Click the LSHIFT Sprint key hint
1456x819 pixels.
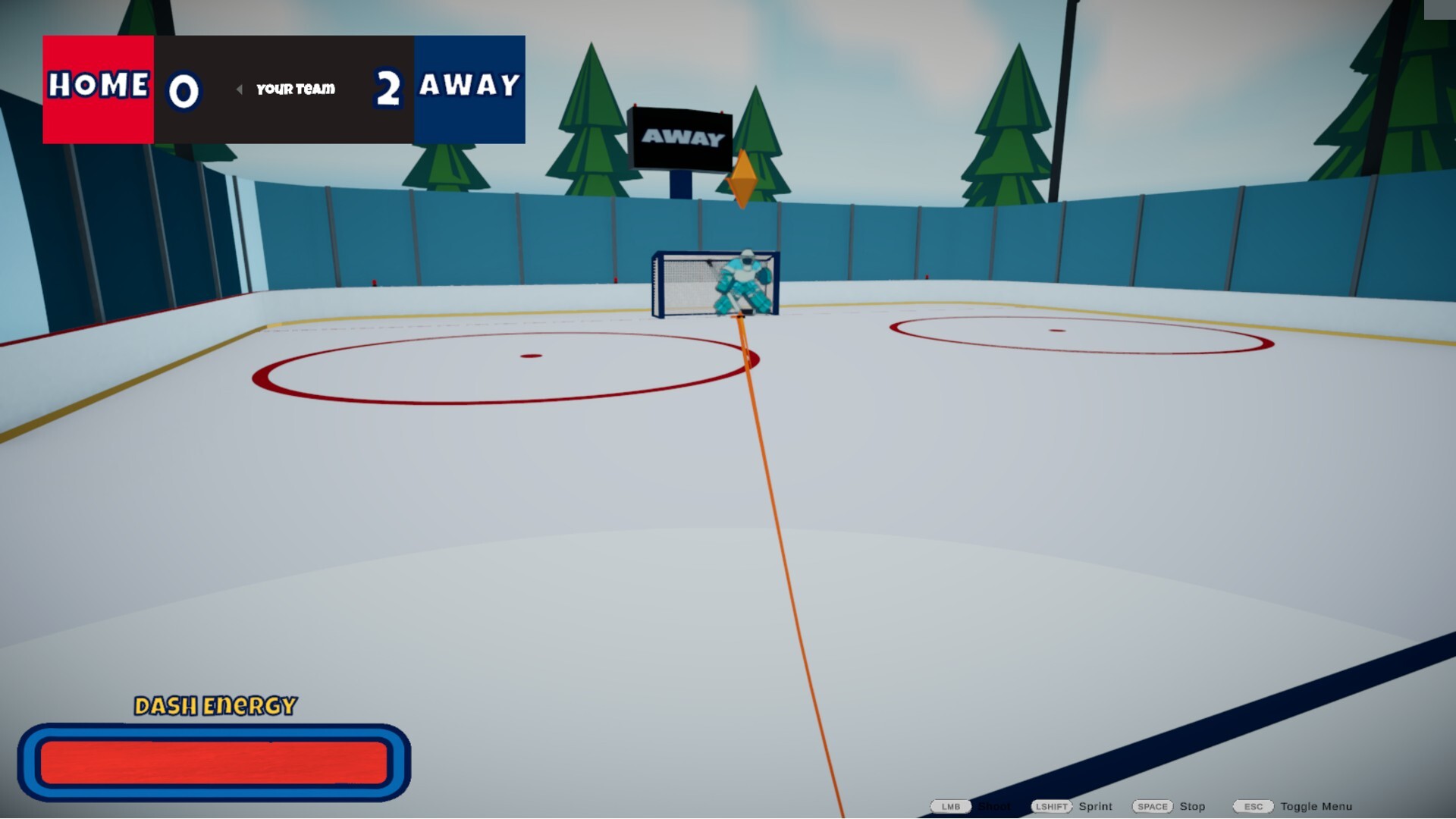coord(1054,807)
